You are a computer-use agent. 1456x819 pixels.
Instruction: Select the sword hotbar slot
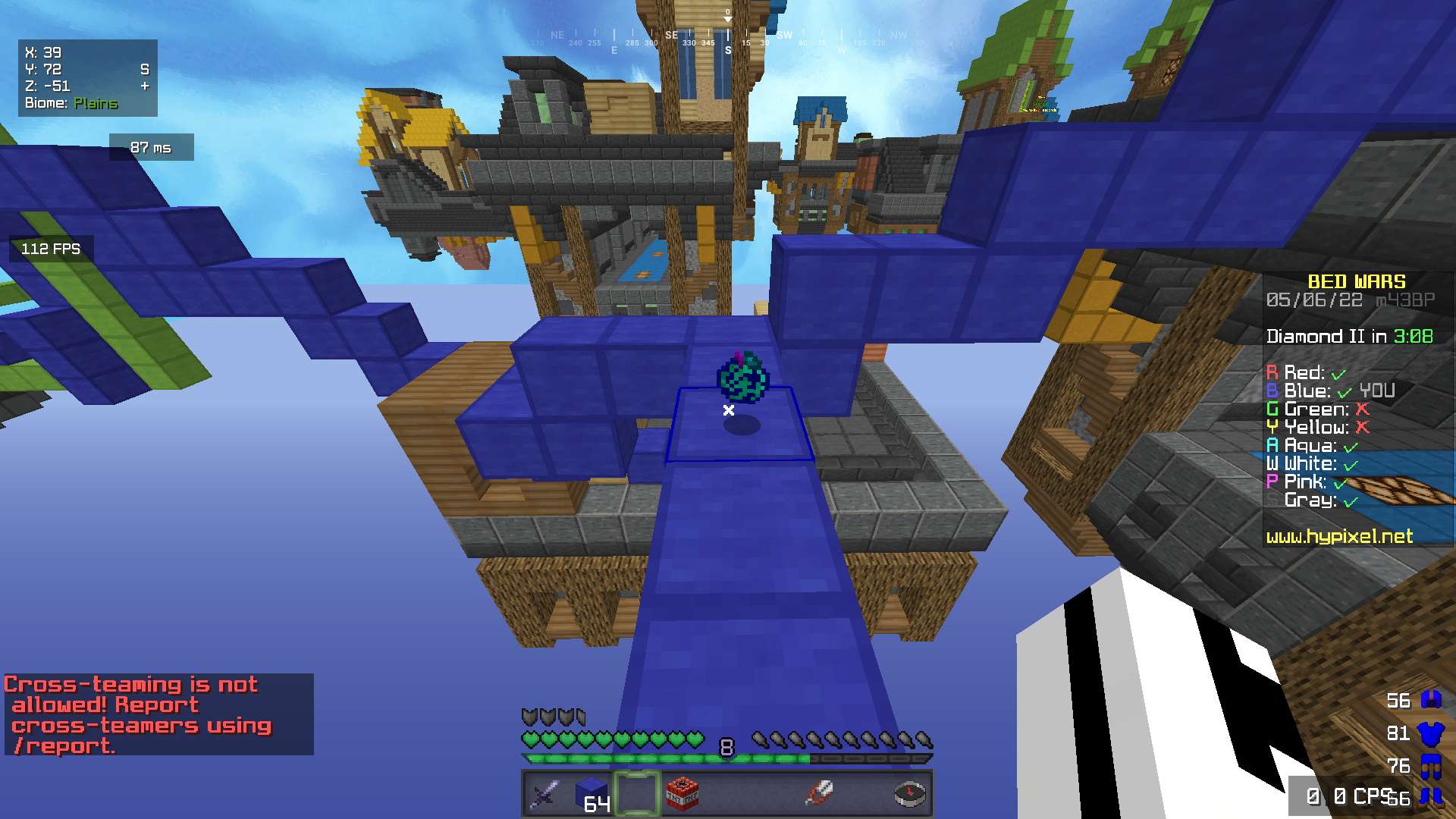click(x=546, y=794)
